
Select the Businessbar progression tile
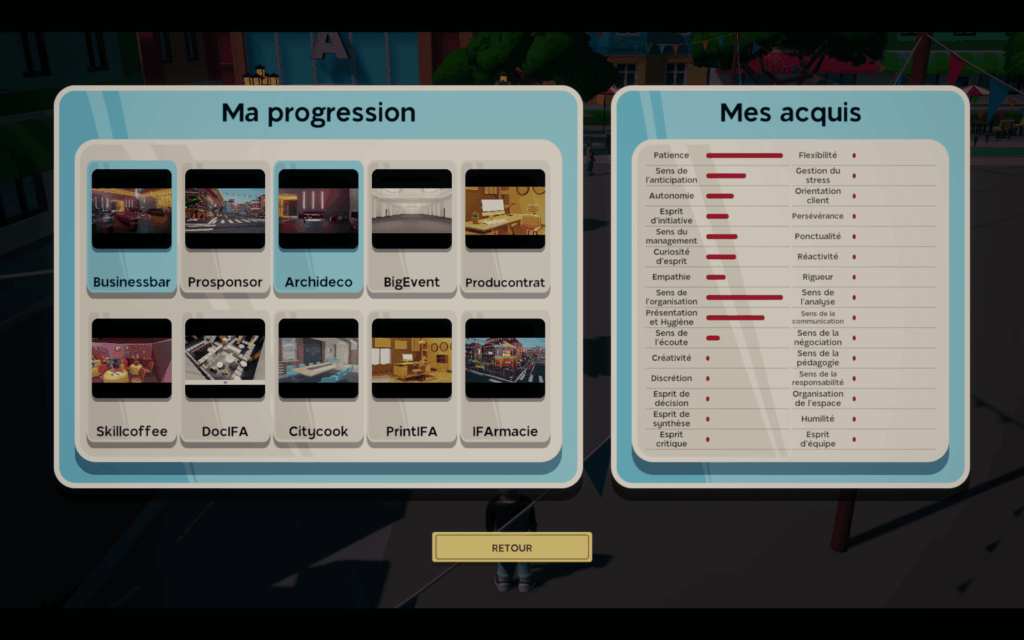132,228
